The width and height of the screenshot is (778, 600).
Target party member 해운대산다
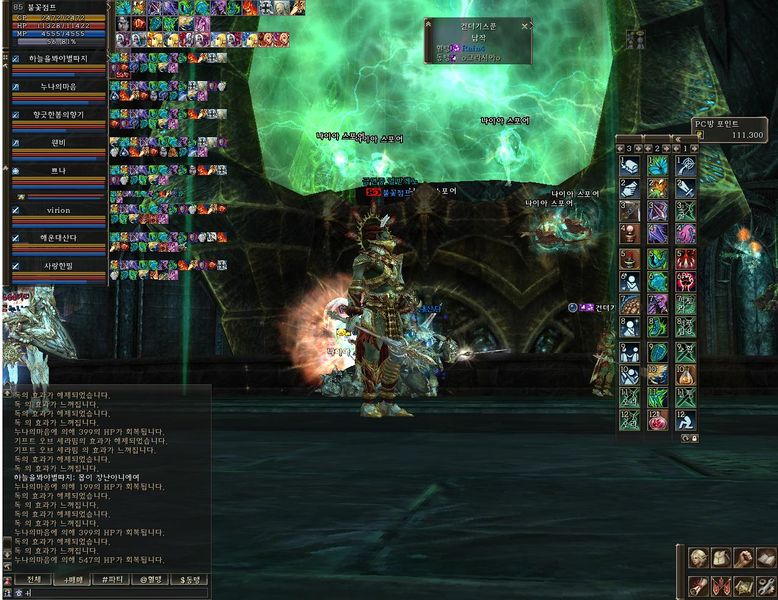tap(58, 239)
